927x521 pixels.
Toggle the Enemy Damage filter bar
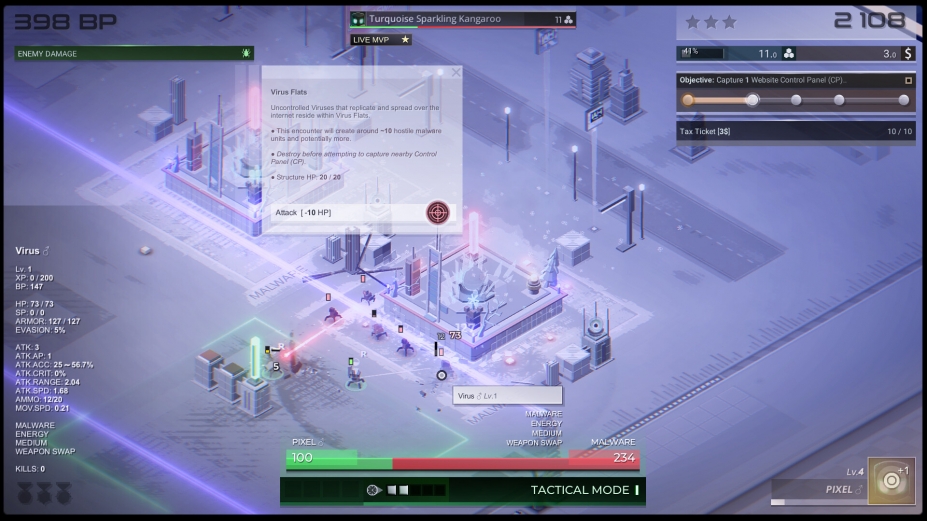pos(135,53)
